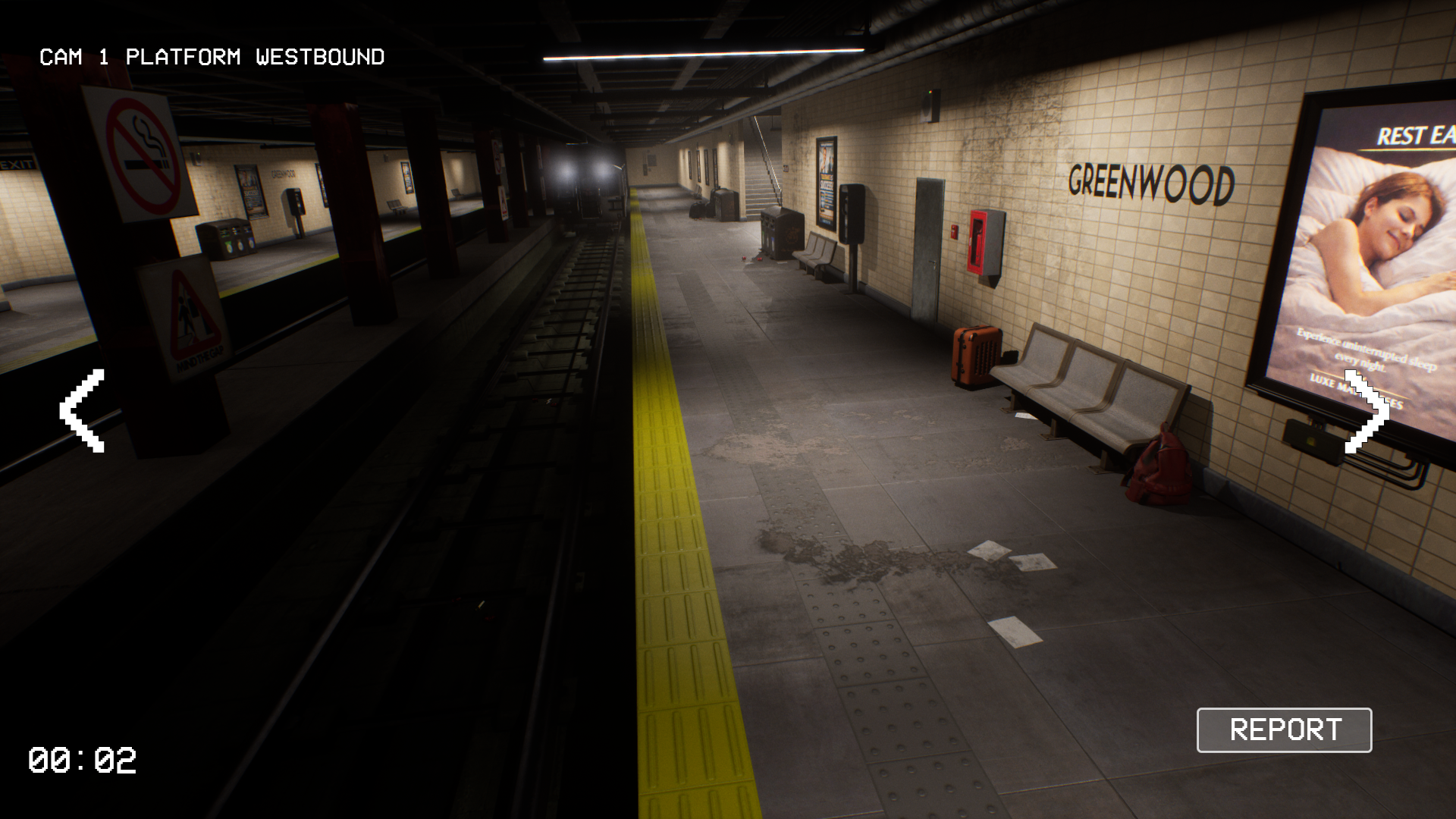This screenshot has width=1456, height=819.
Task: Click the REPORT button
Action: [1284, 730]
